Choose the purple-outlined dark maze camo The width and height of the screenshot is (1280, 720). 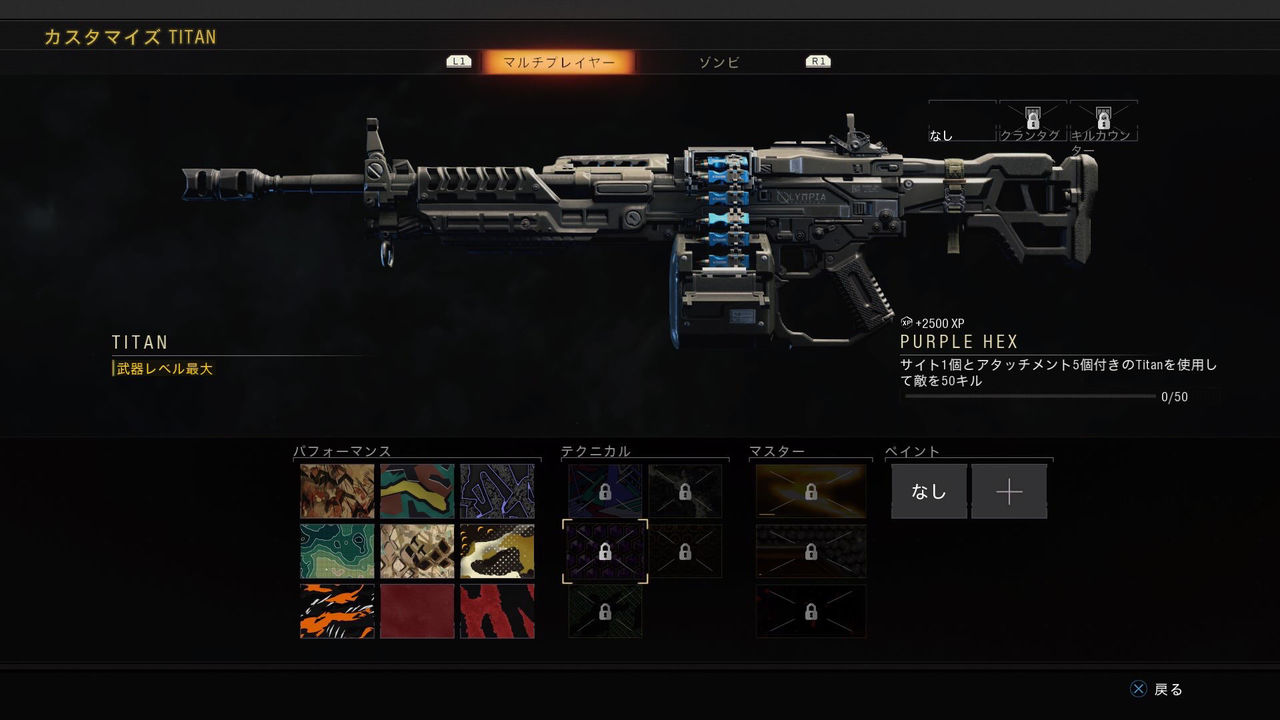[497, 491]
